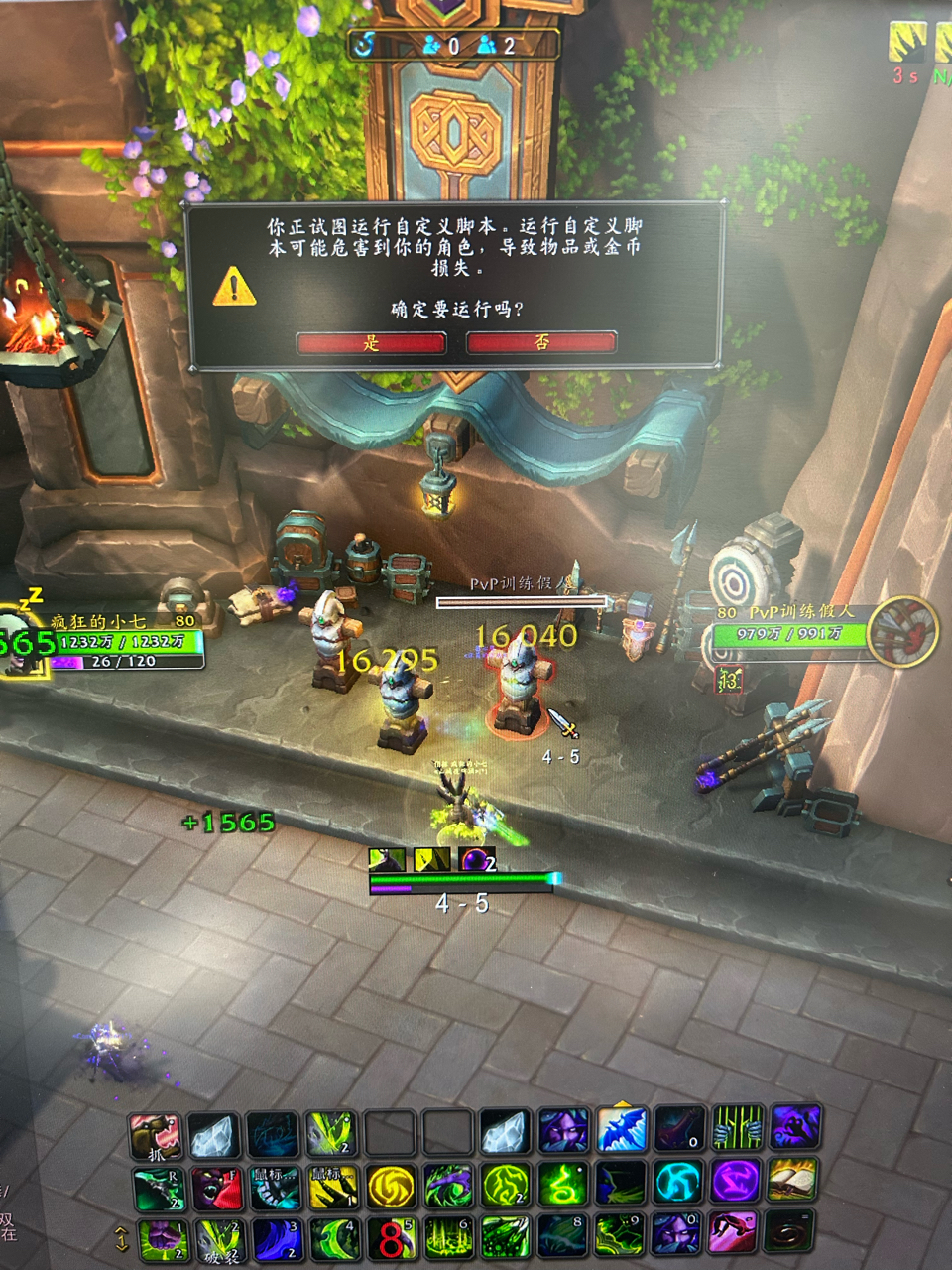Select the PvP训练假人 target portrait
This screenshot has width=952, height=1270.
[x=901, y=631]
